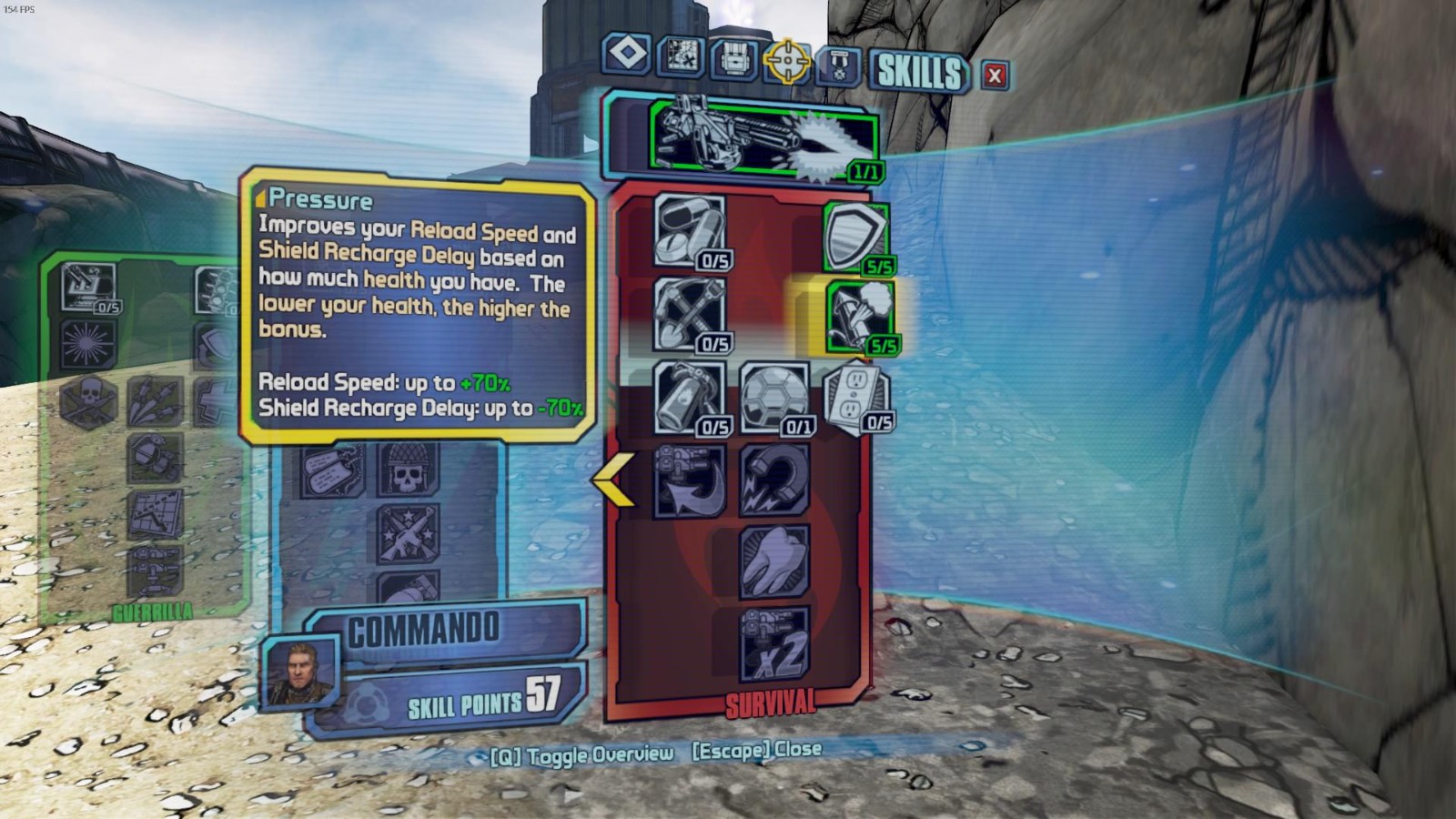This screenshot has width=1456, height=819.
Task: Pick the turret with curved arrow skill
Action: 689,480
